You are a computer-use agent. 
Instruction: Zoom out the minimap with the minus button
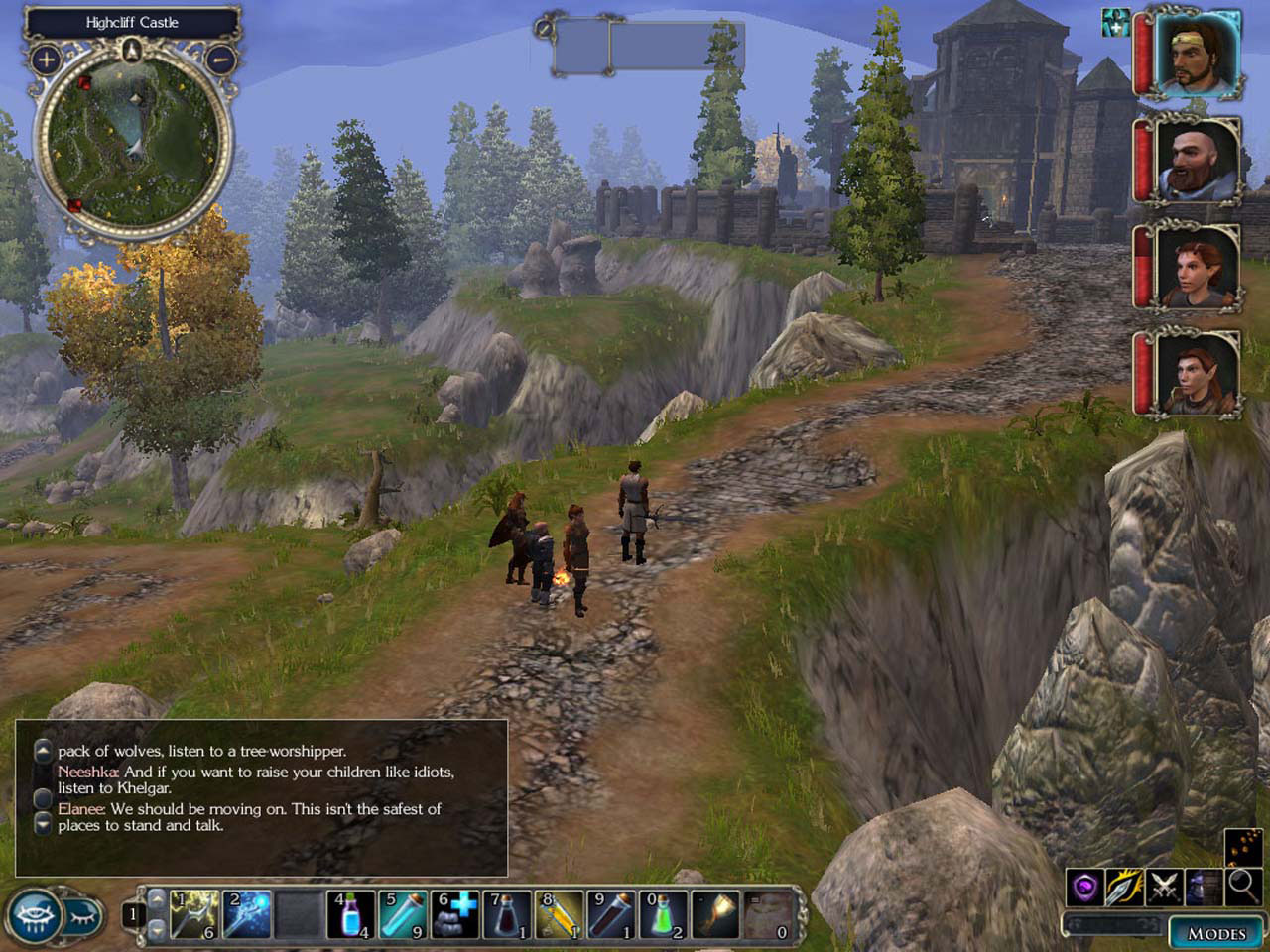pos(220,59)
